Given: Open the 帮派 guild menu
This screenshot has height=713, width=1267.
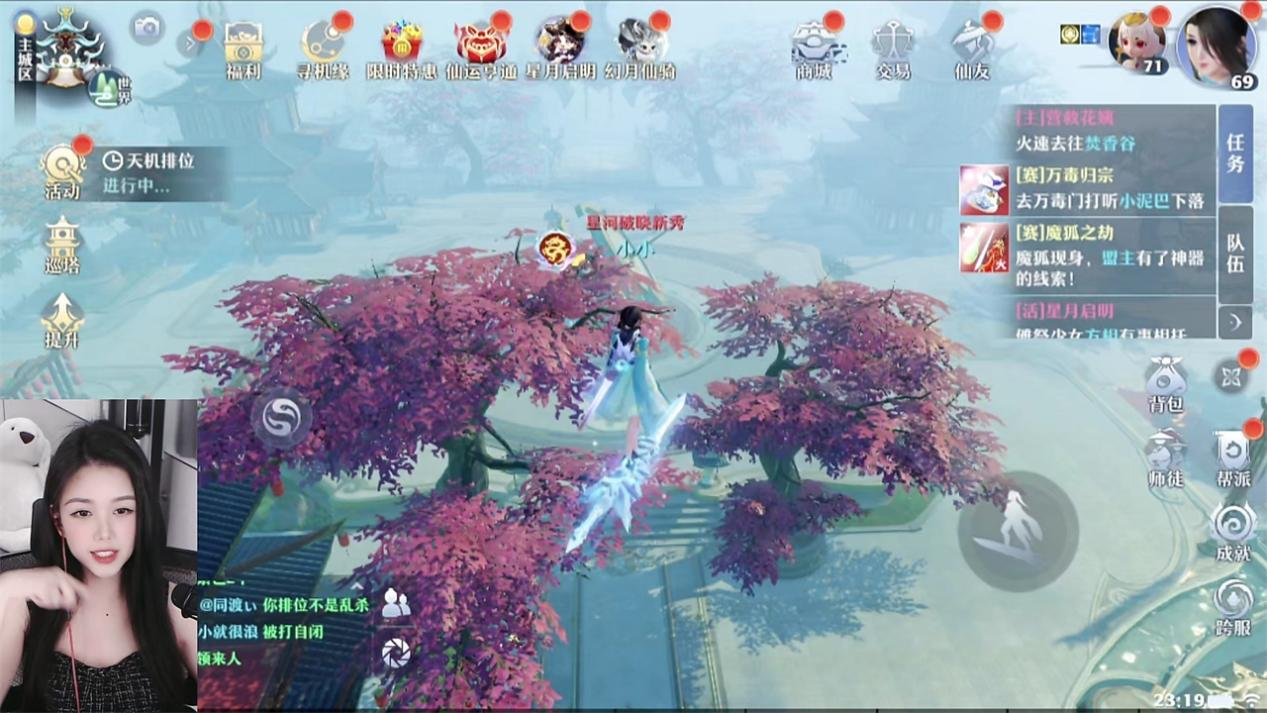Looking at the screenshot, I should [1233, 459].
